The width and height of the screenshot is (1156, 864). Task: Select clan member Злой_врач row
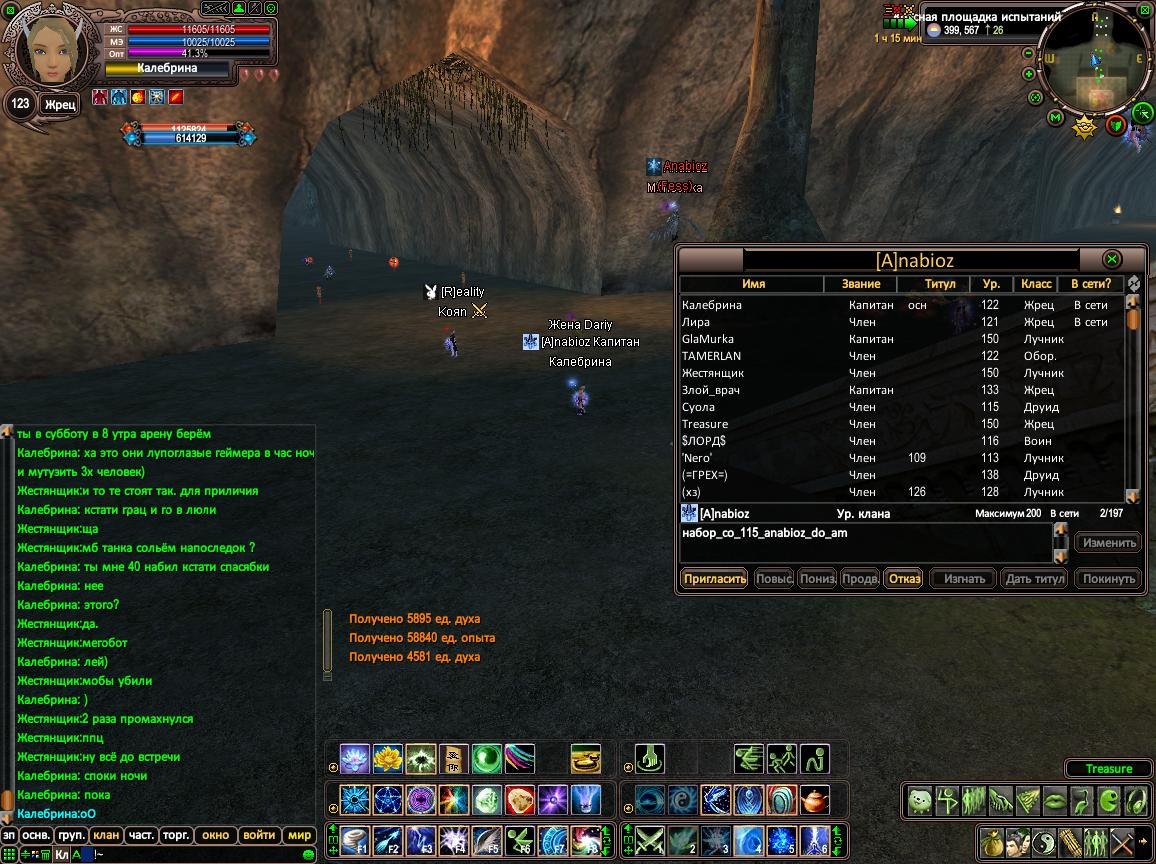(712, 390)
